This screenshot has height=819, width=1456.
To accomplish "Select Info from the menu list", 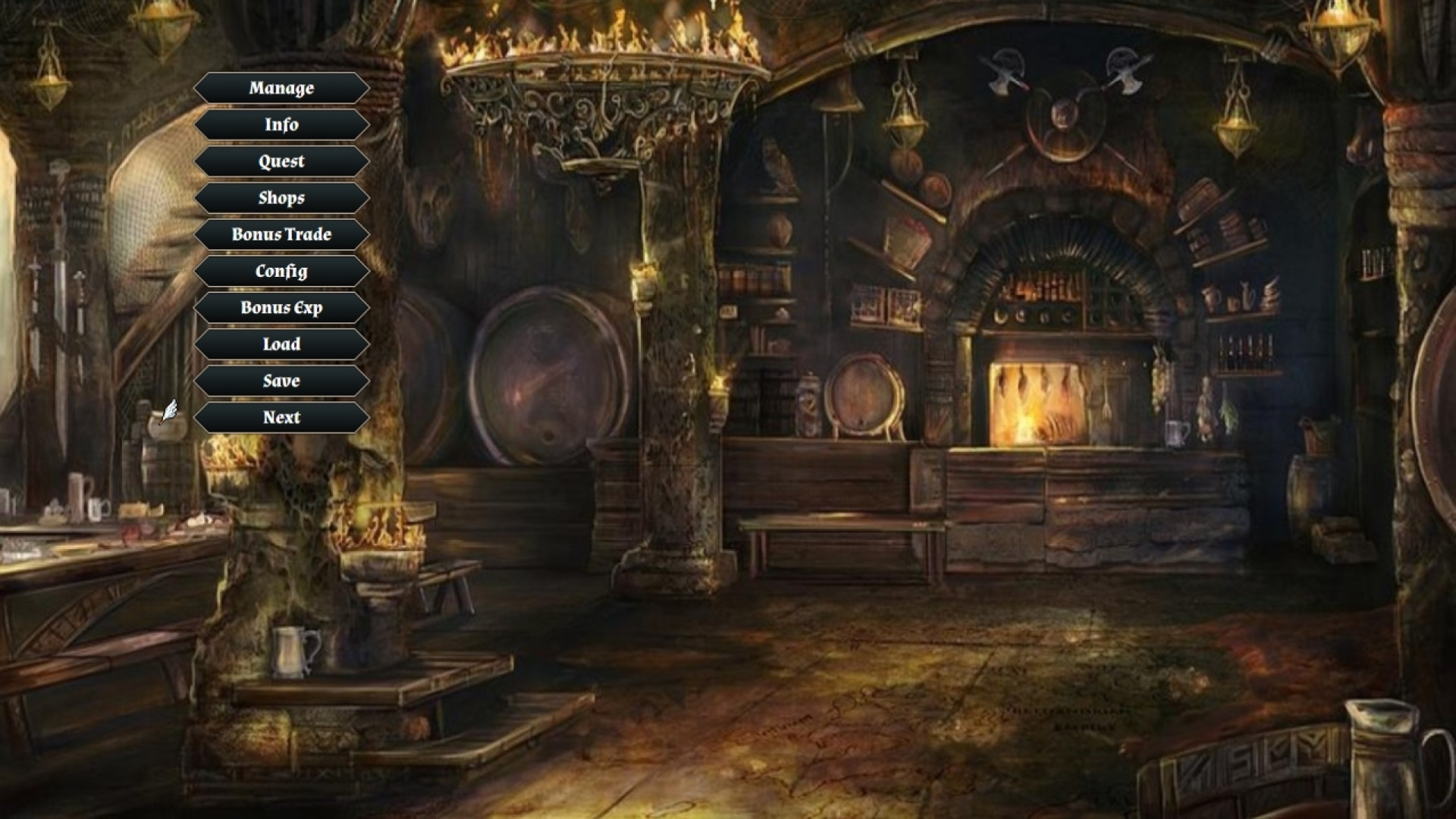I will (281, 124).
